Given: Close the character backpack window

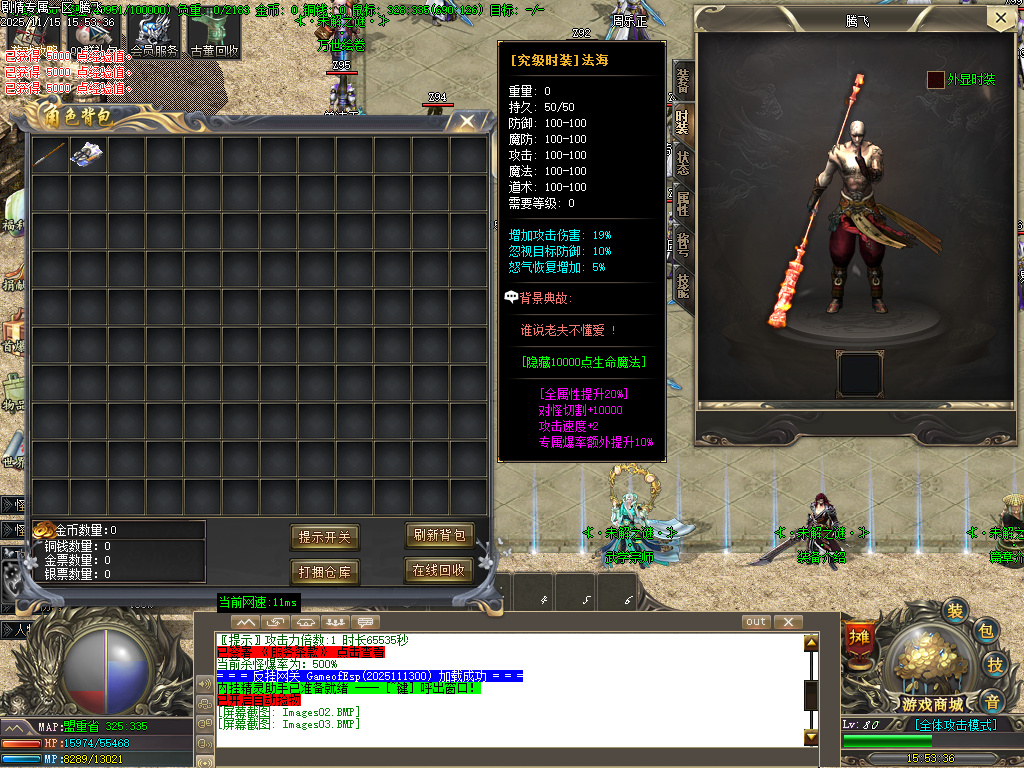Looking at the screenshot, I should click(467, 121).
